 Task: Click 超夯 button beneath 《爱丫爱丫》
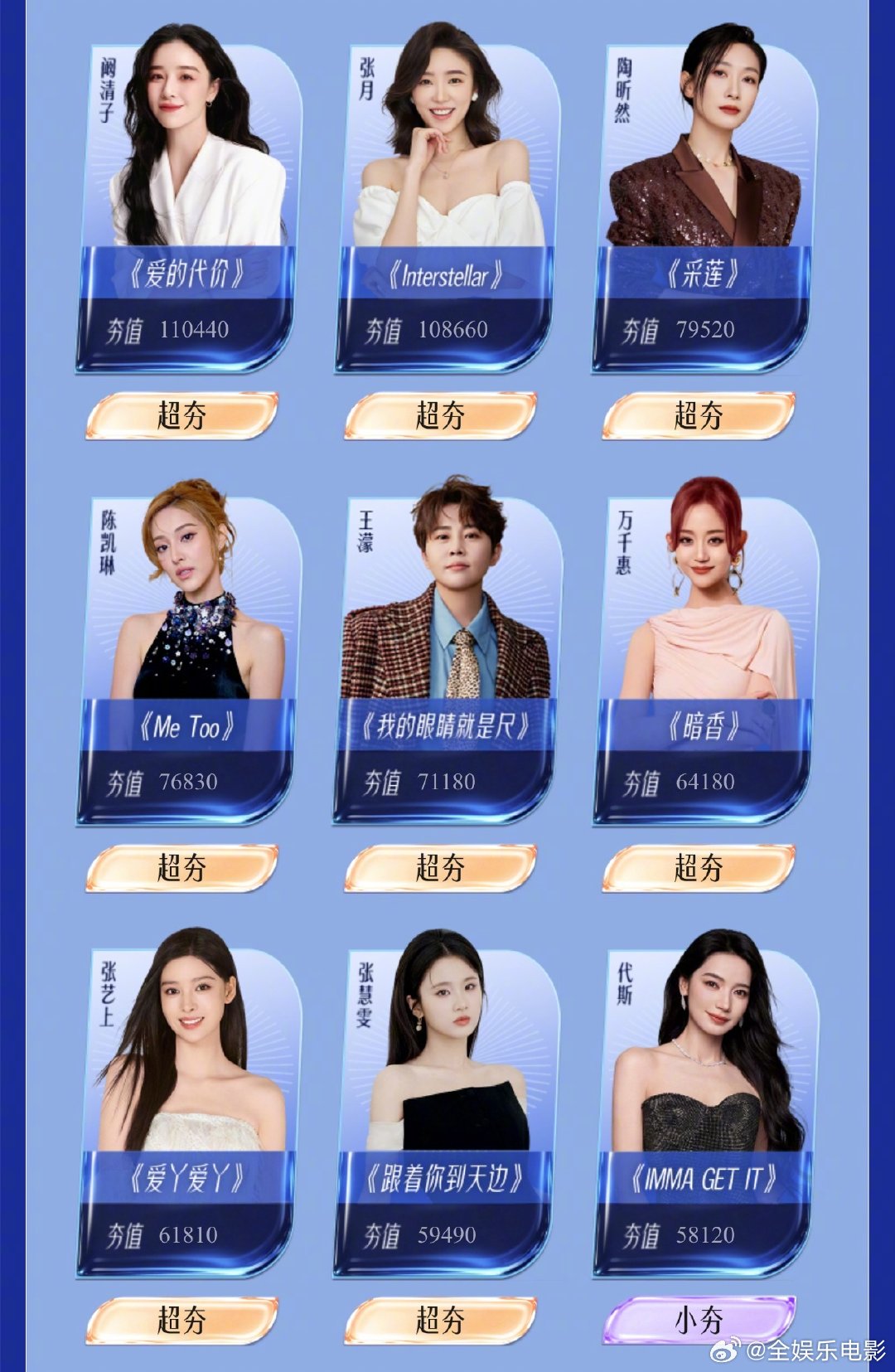pos(181,1320)
